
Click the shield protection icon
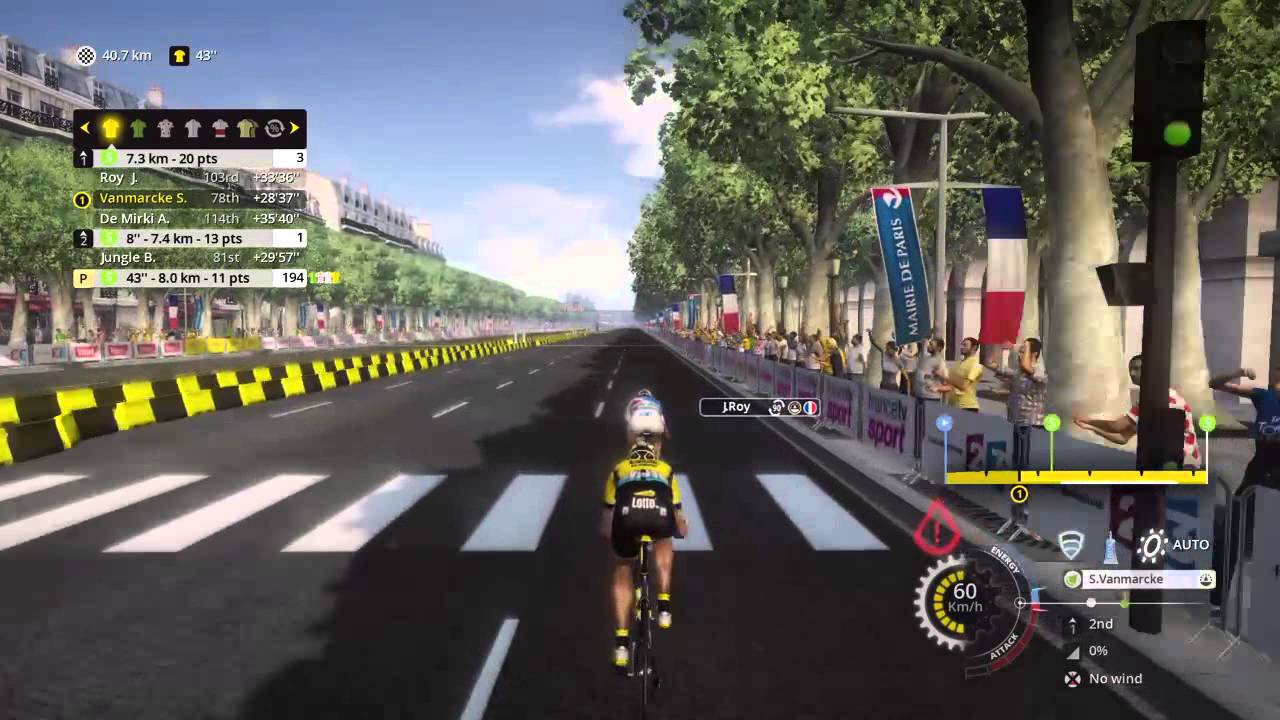point(1071,545)
